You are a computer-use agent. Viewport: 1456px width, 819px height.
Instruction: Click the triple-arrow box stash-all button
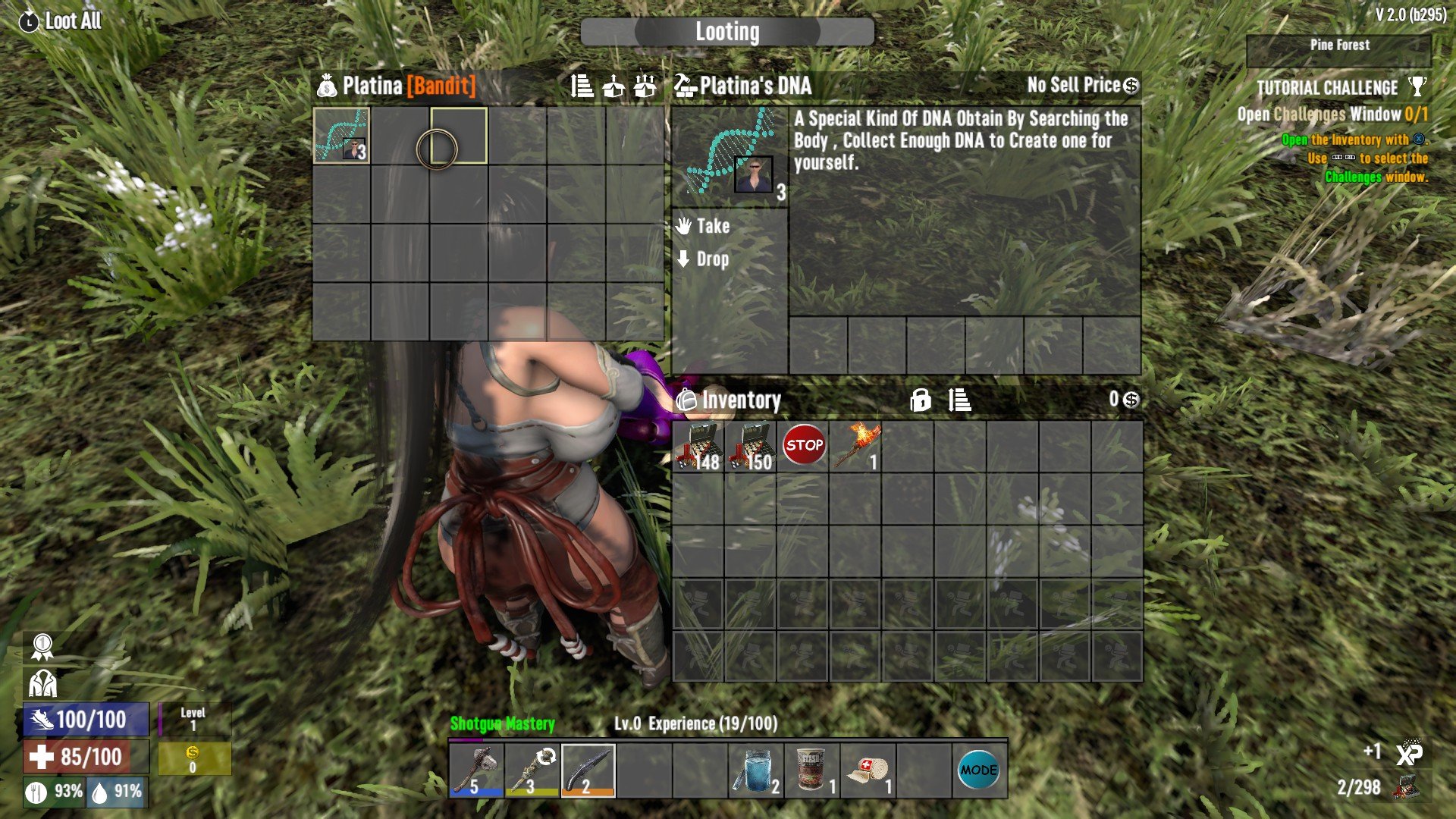point(645,86)
